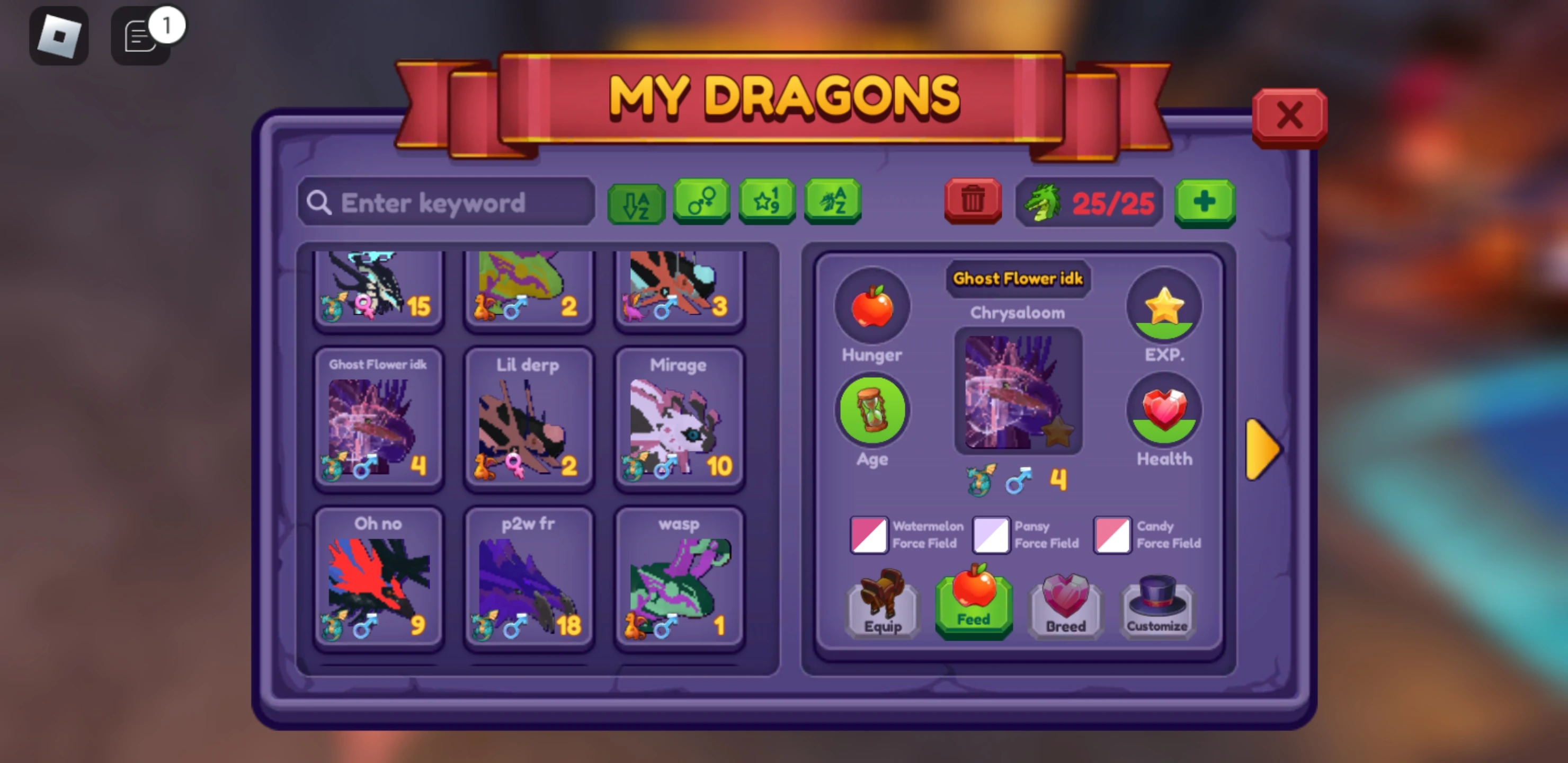Close the My Dragons window
Viewport: 1568px width, 763px height.
point(1289,116)
